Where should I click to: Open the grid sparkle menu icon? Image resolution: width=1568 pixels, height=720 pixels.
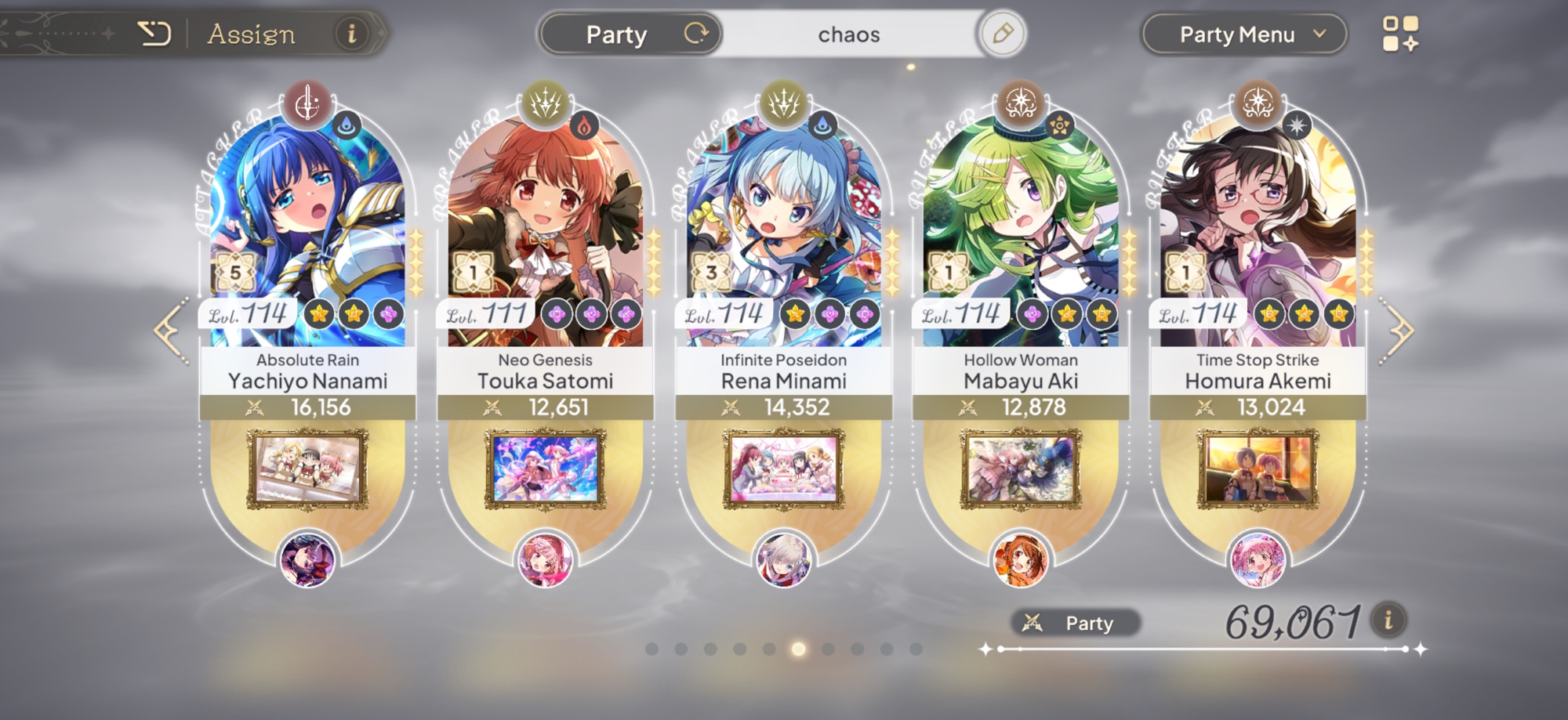point(1399,34)
